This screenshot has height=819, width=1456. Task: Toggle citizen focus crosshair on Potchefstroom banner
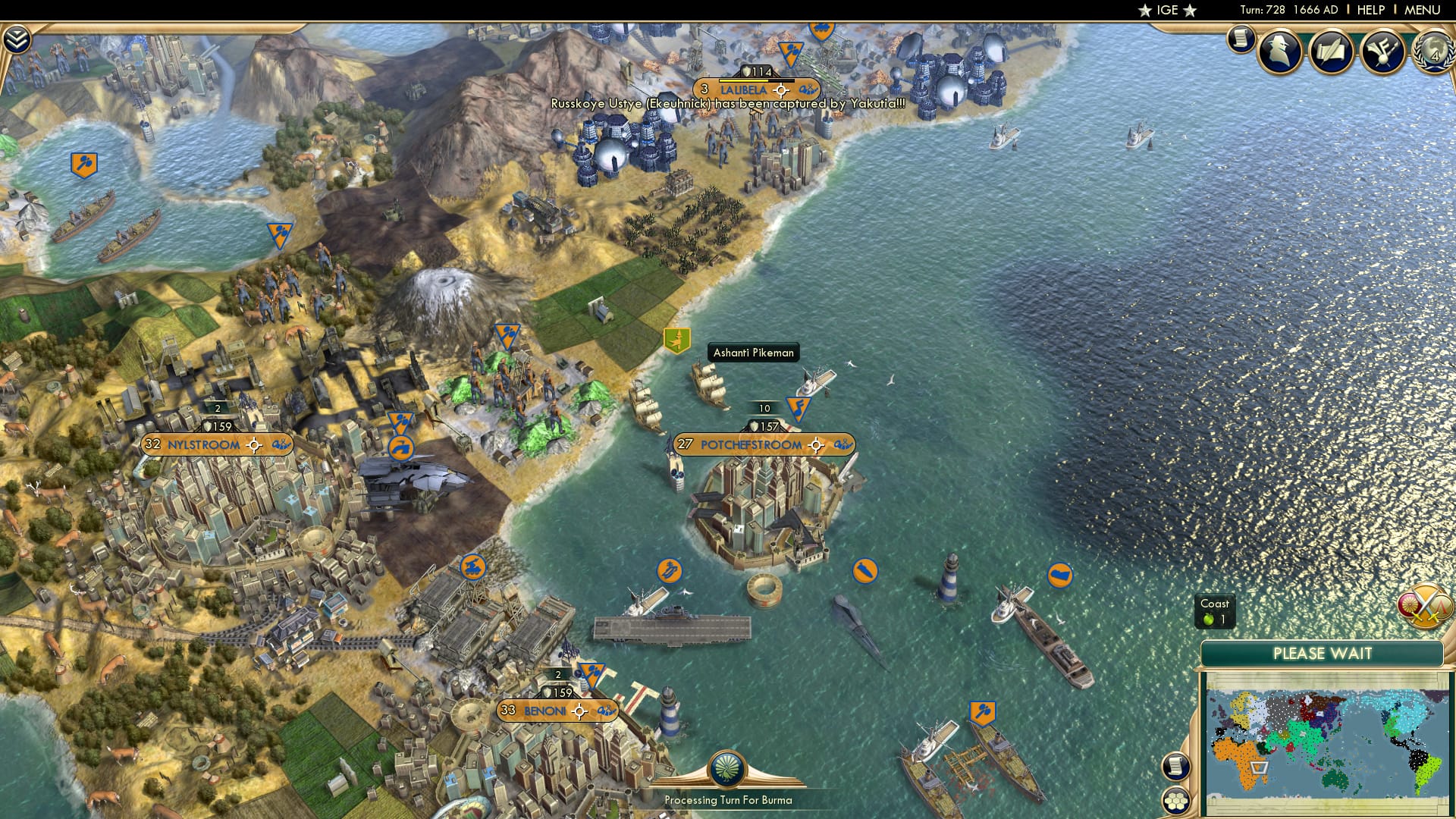(x=816, y=445)
